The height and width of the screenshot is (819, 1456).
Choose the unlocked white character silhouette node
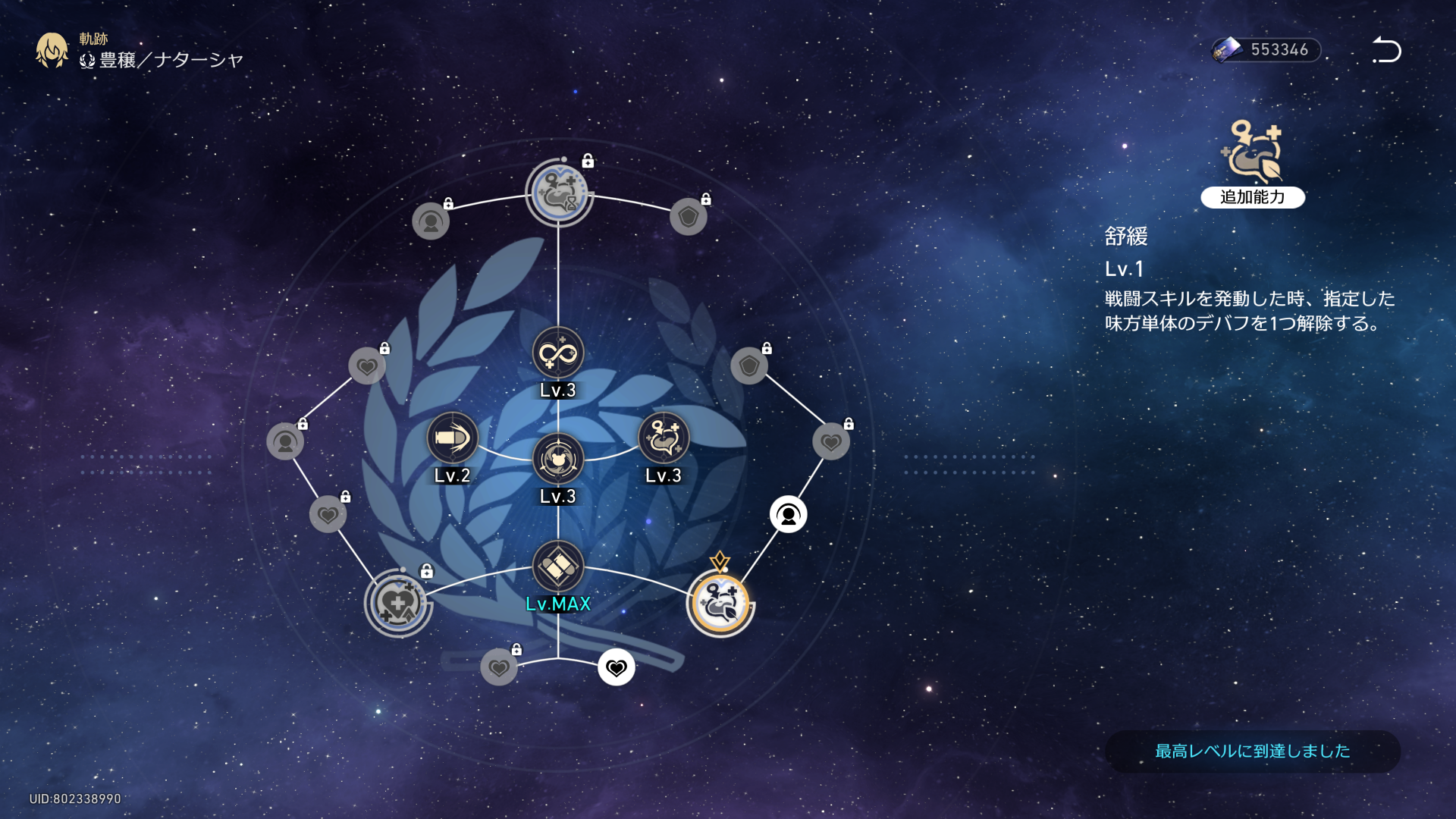pos(788,515)
